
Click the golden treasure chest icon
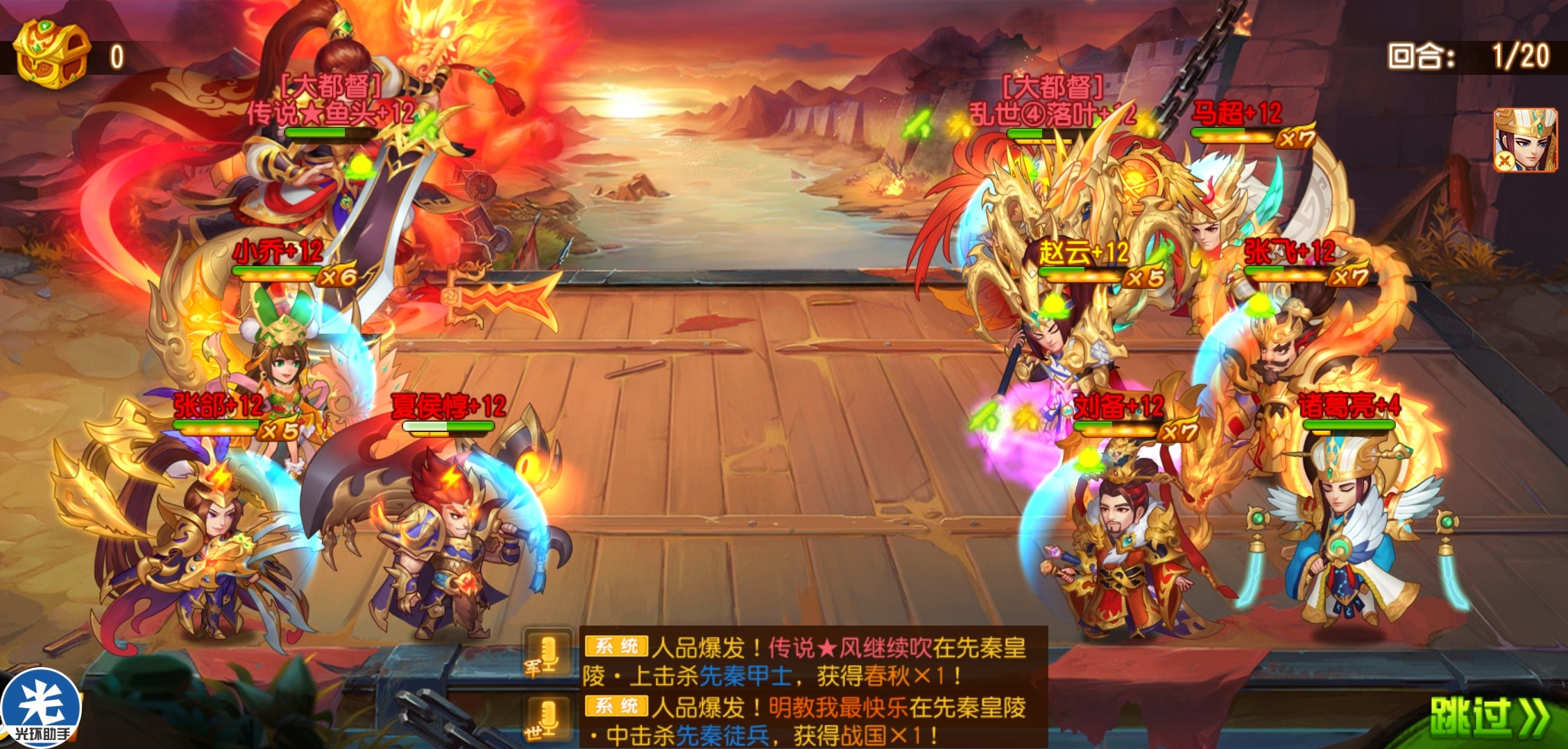coord(52,54)
